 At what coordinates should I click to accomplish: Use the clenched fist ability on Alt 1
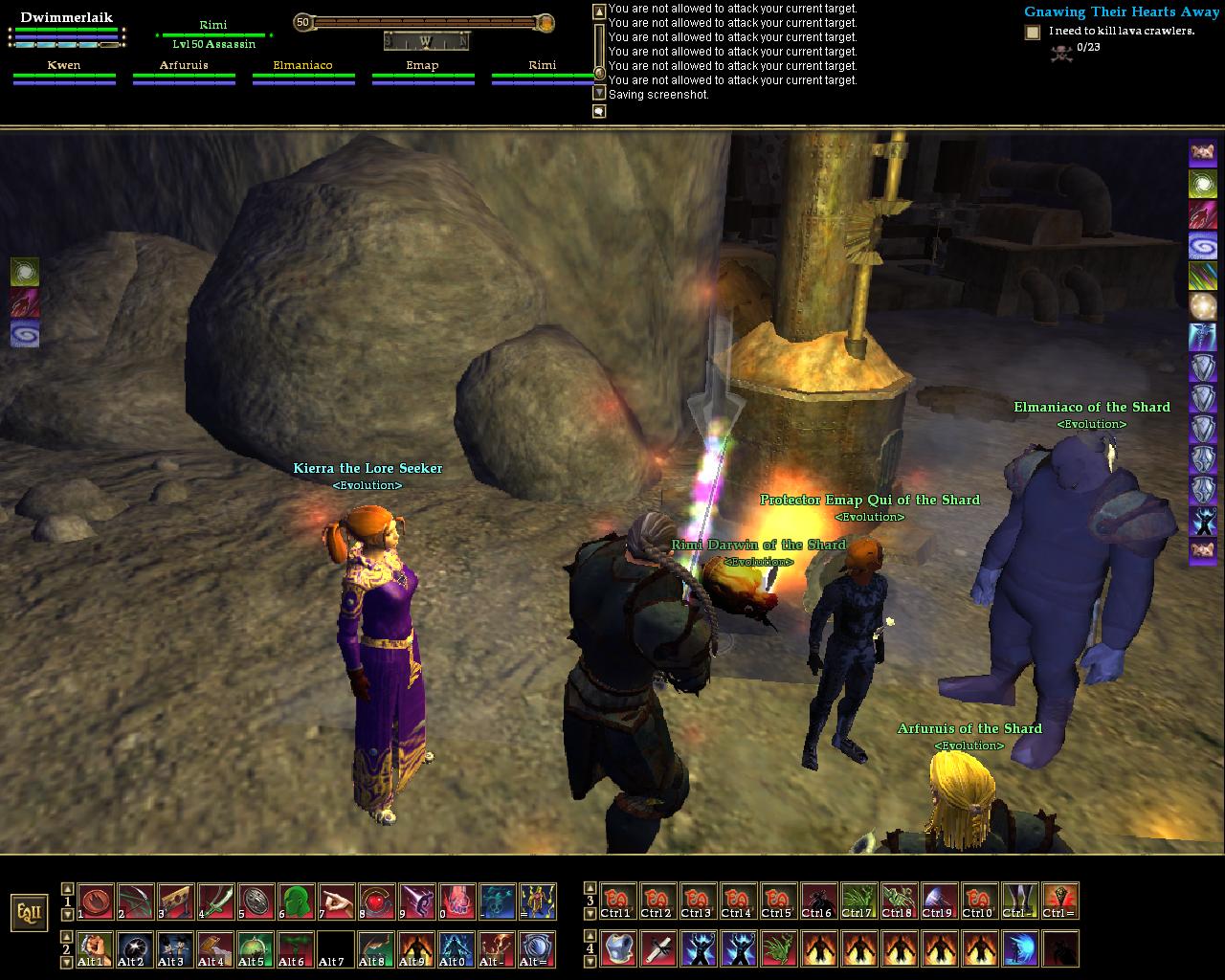(x=96, y=949)
